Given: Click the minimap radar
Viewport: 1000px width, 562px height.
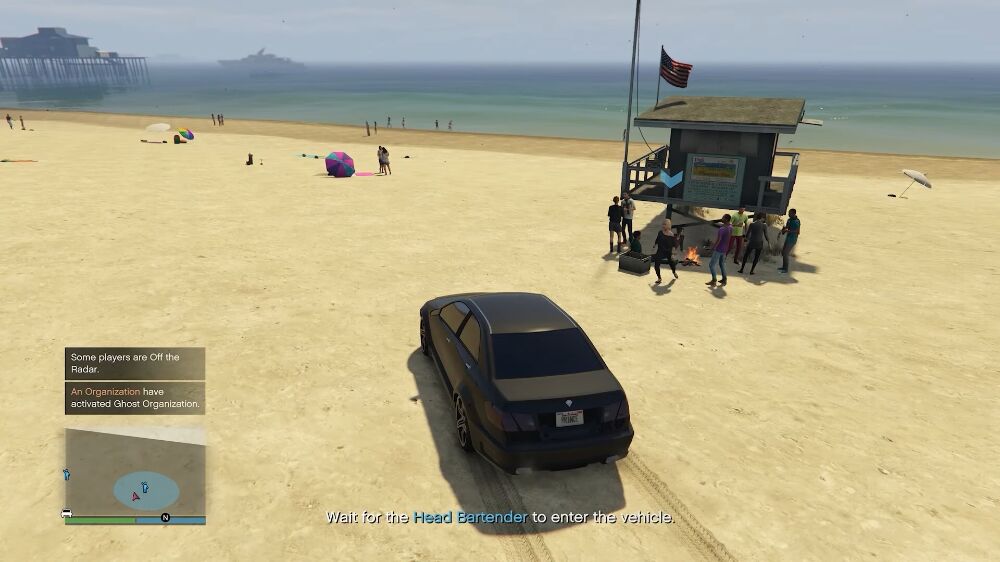Looking at the screenshot, I should (135, 472).
